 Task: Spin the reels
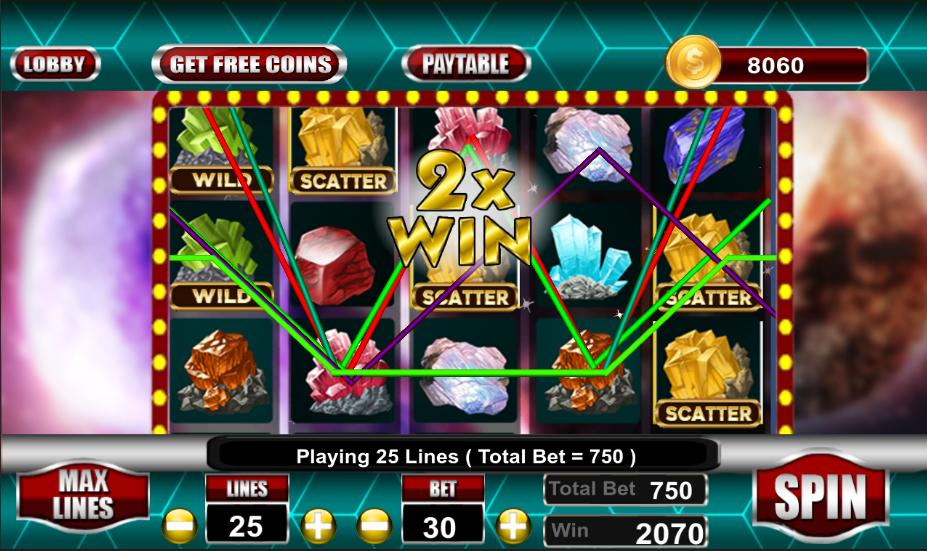[819, 495]
